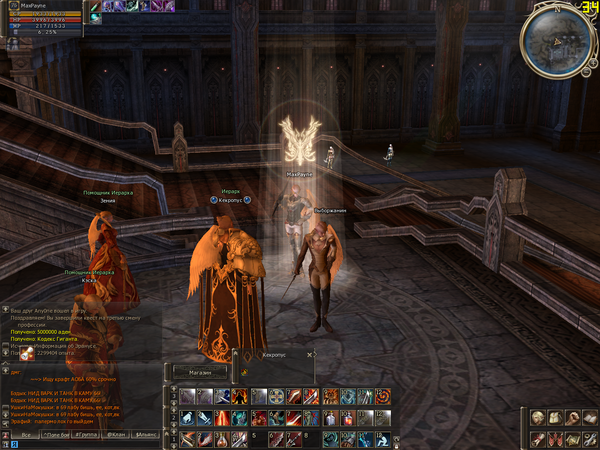Viewport: 600px width, 450px height.
Task: Close the Некрополус target window
Action: pyautogui.click(x=310, y=355)
